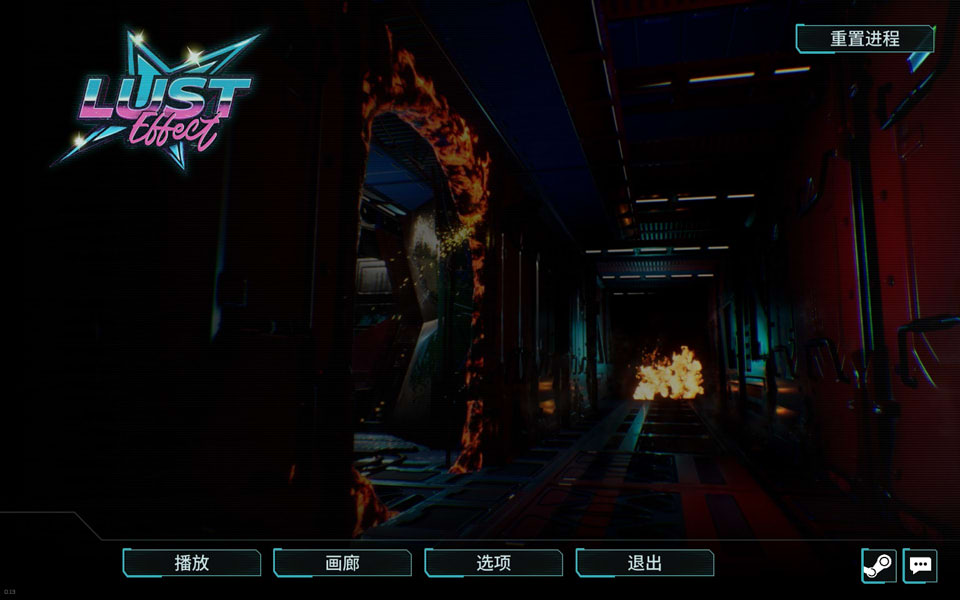Start the game with 播放 button

click(x=192, y=563)
